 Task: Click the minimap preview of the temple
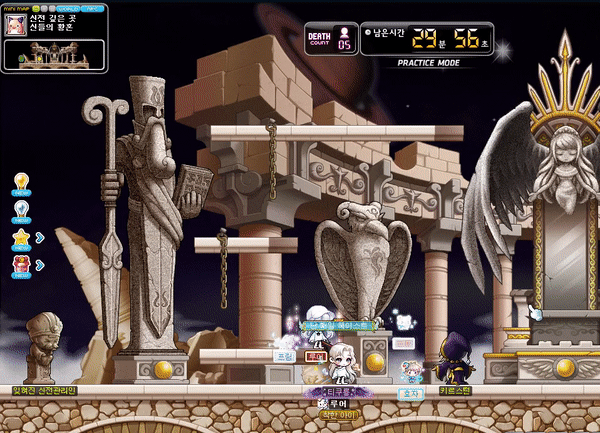pos(55,56)
